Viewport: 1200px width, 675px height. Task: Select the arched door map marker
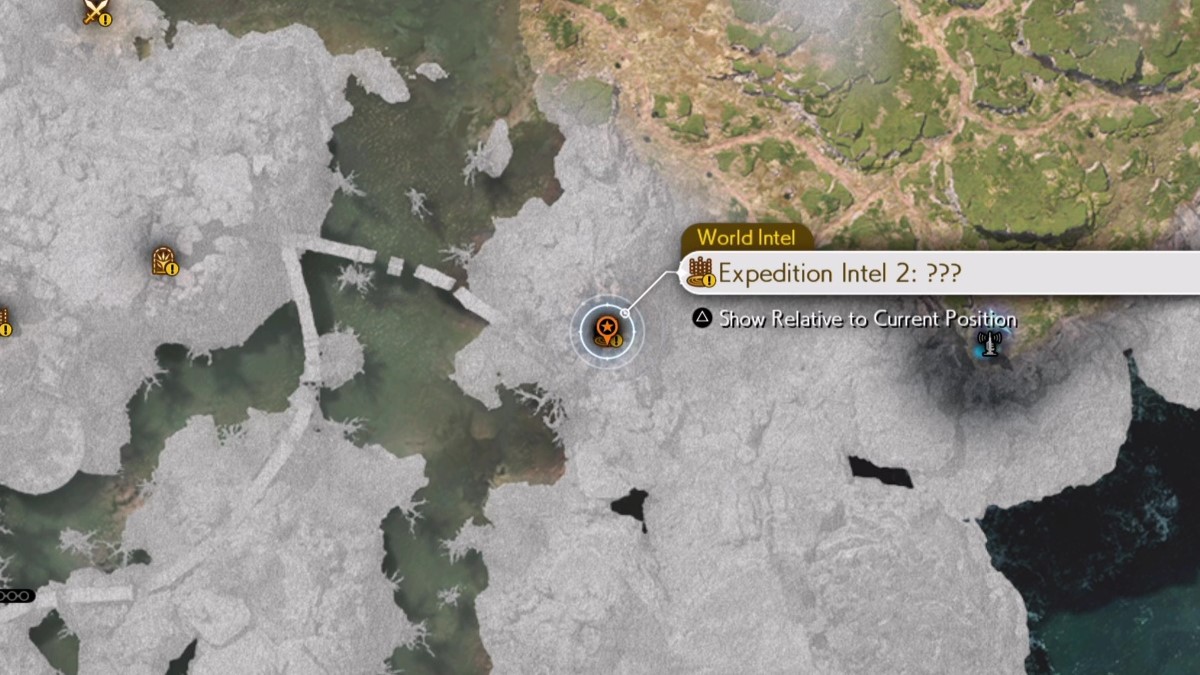(164, 261)
